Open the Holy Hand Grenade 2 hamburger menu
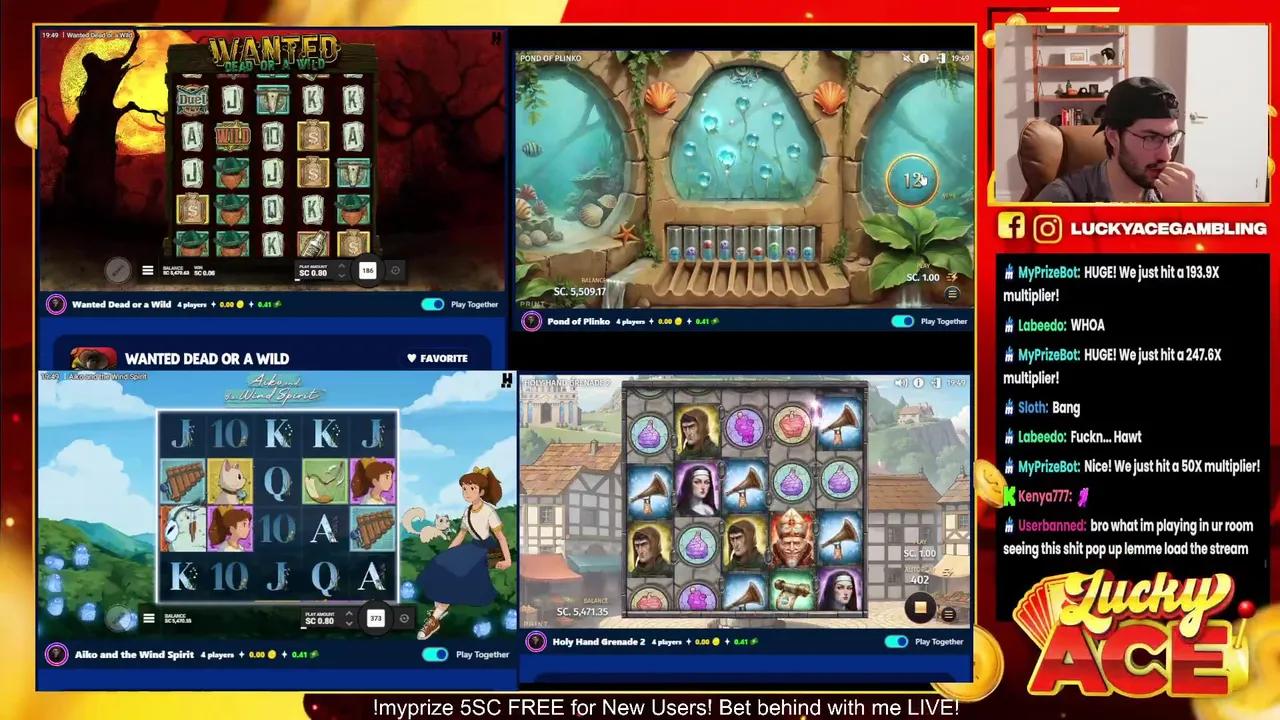The image size is (1280, 720). pyautogui.click(x=947, y=613)
